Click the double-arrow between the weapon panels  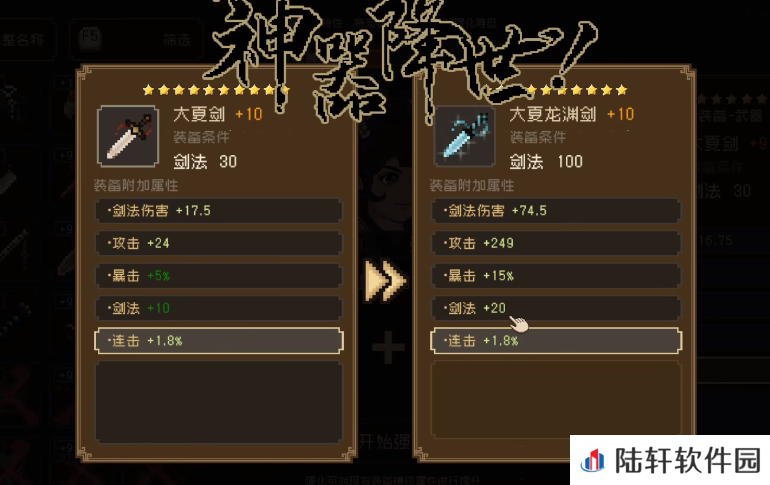[x=385, y=281]
